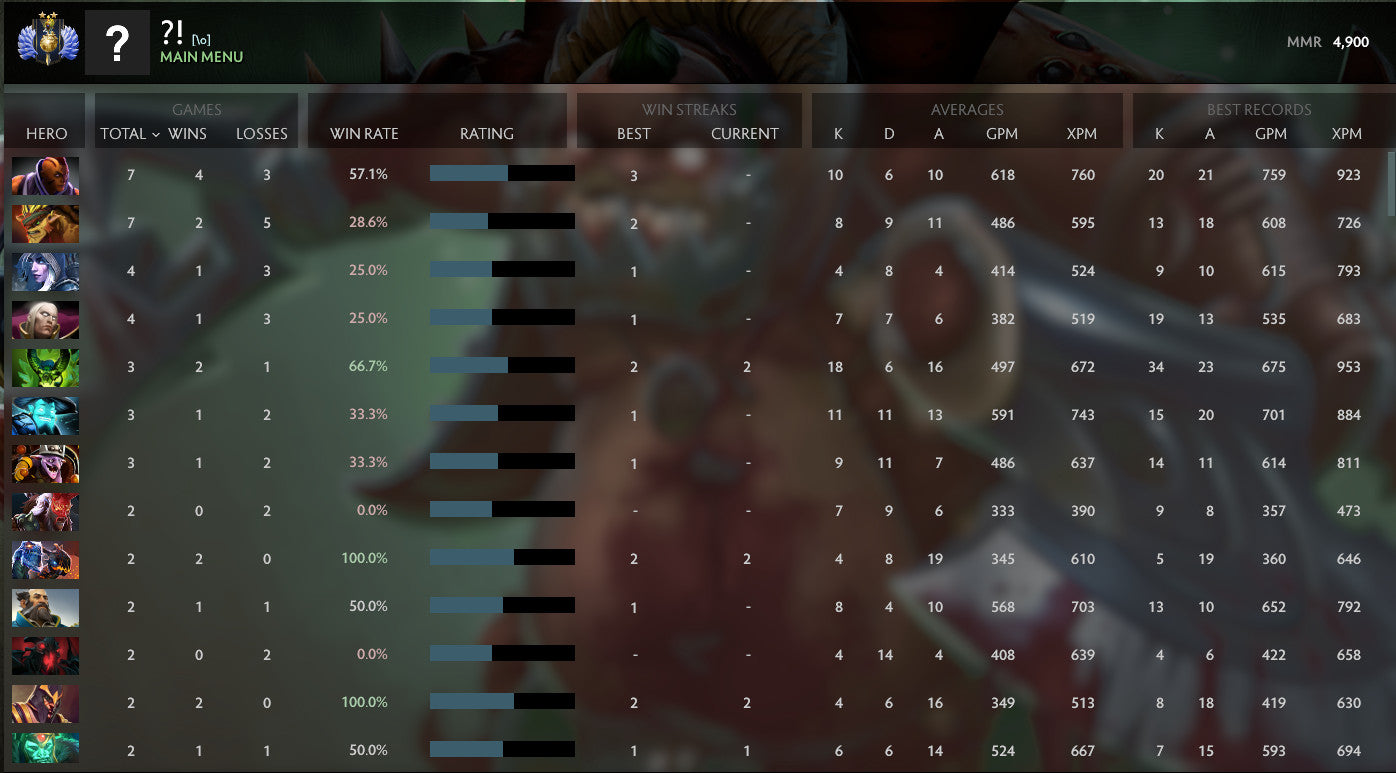
Task: Click the question mark player avatar
Action: (117, 42)
